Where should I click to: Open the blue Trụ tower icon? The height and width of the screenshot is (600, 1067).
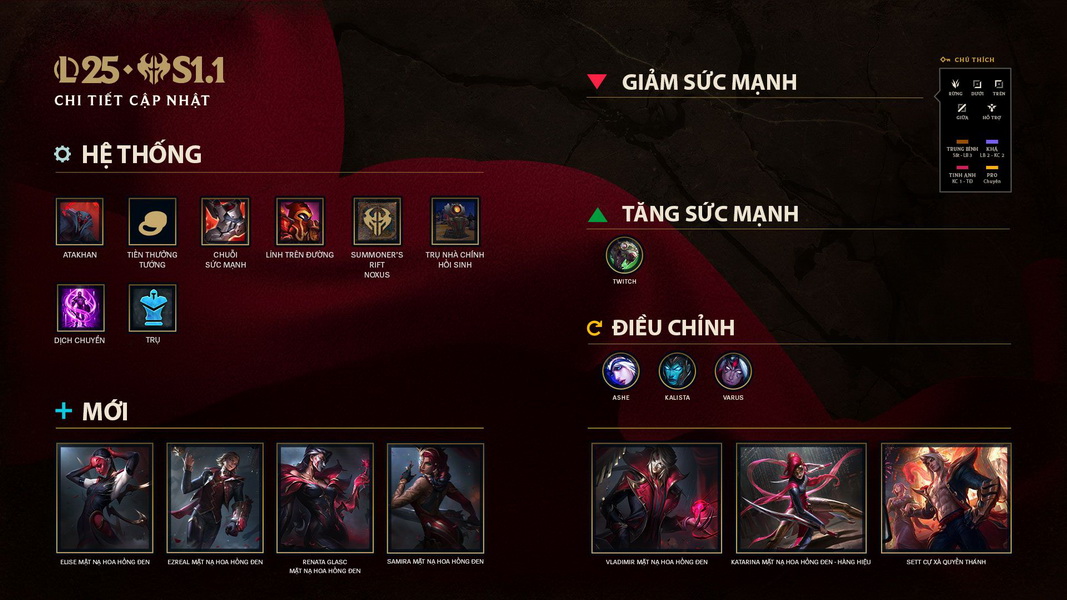coord(152,308)
